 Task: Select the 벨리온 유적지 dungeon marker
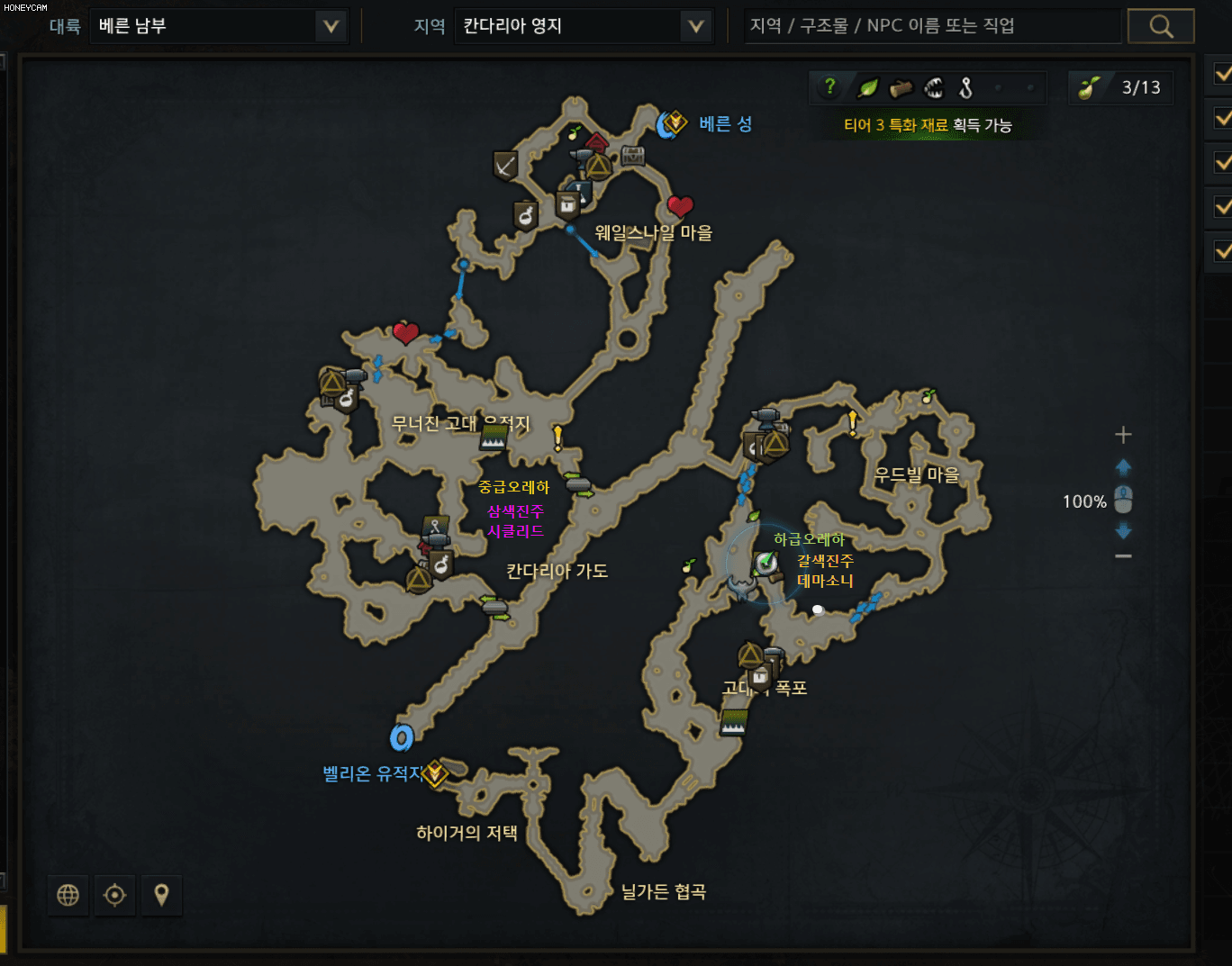click(435, 772)
